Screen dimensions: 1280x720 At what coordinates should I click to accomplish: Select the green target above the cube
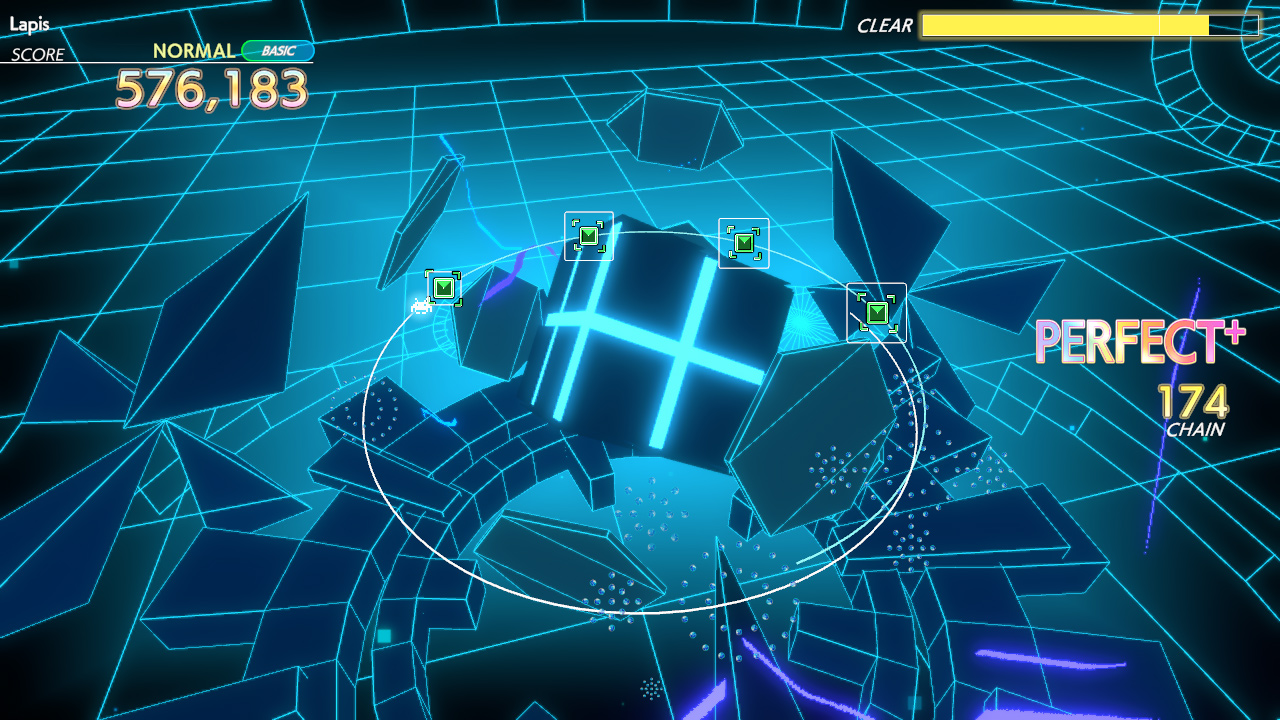click(x=589, y=234)
